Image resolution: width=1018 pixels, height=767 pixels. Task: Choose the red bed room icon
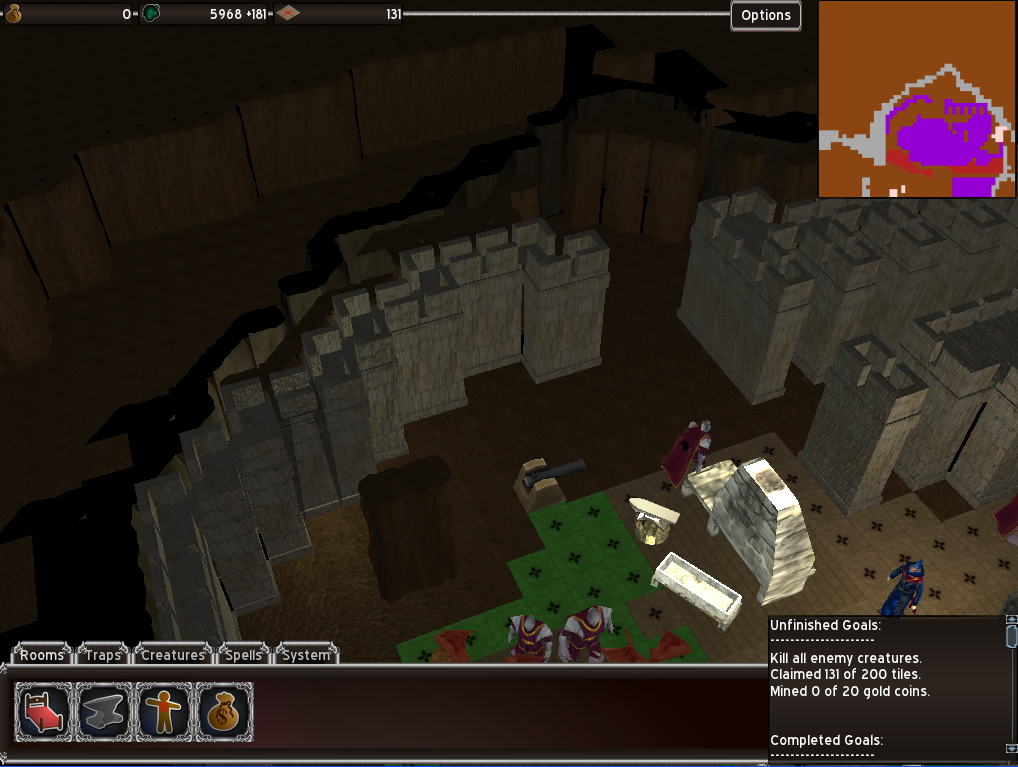coord(43,712)
